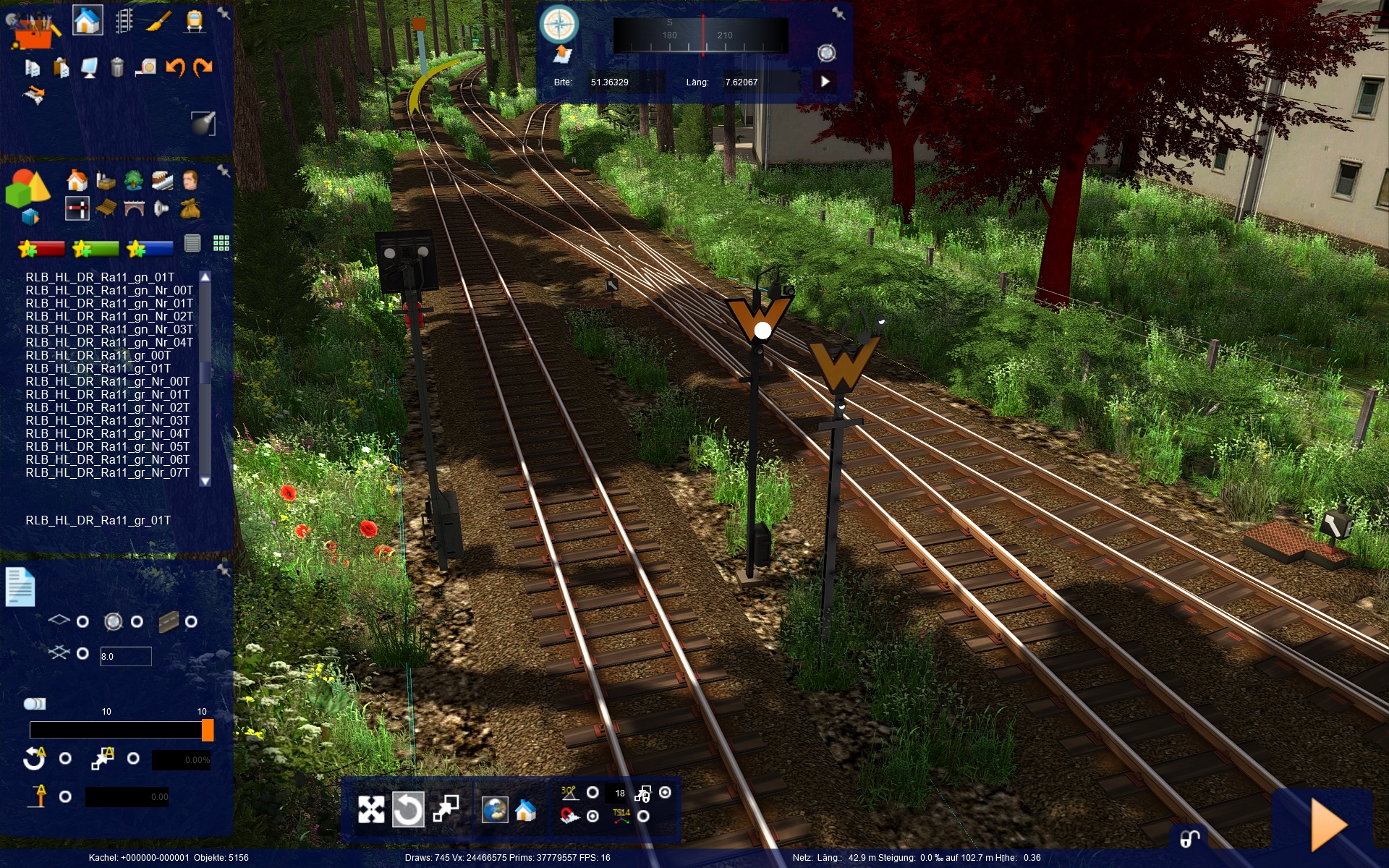Screen dimensions: 1389x868
Task: Delete selection with the trash can icon
Action: click(117, 67)
